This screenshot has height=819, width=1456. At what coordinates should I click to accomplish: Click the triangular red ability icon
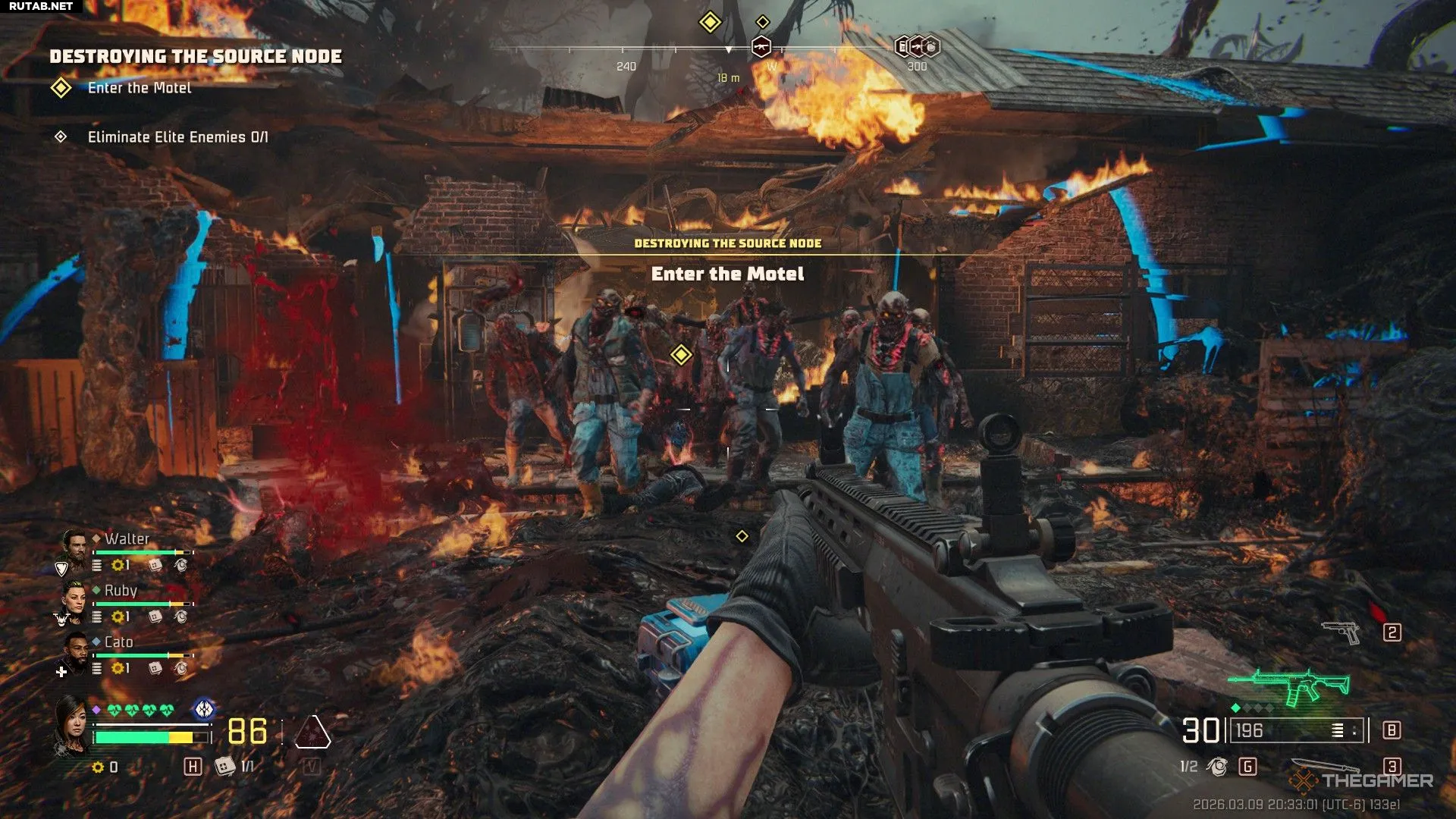click(x=312, y=733)
